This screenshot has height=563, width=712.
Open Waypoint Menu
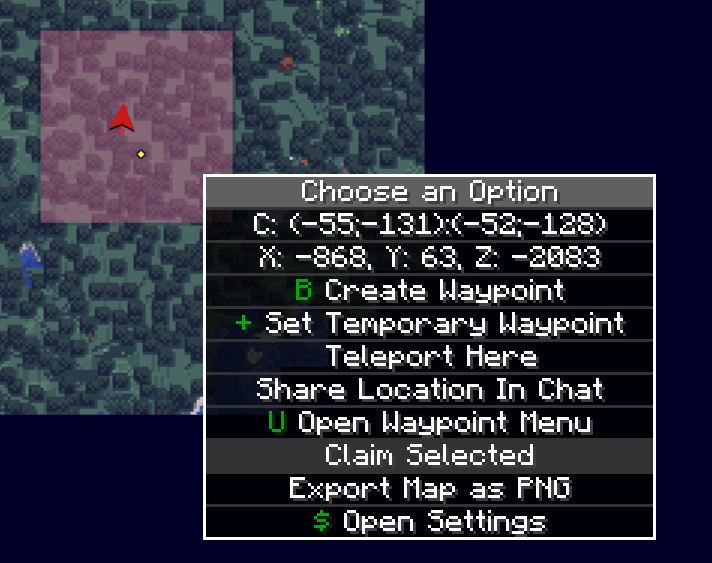430,422
